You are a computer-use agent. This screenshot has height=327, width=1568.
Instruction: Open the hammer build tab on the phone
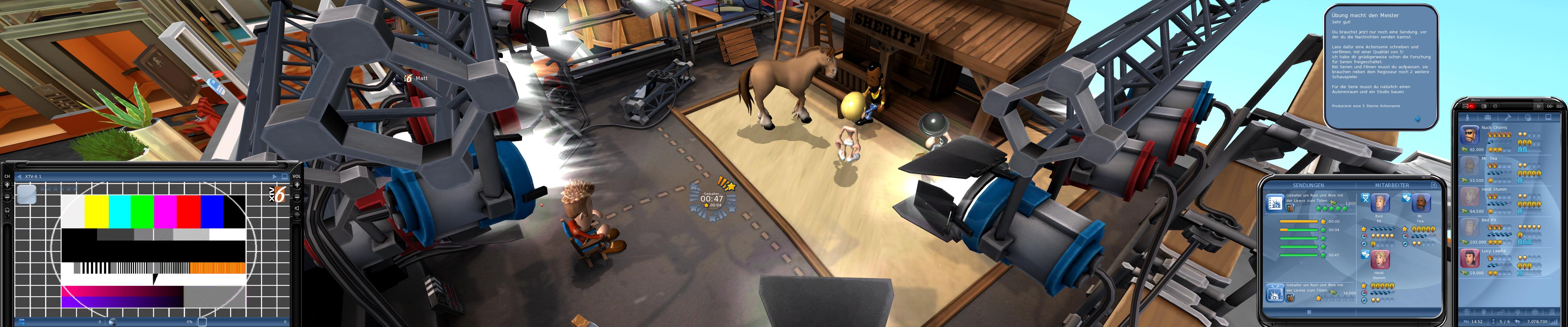pyautogui.click(x=1508, y=117)
